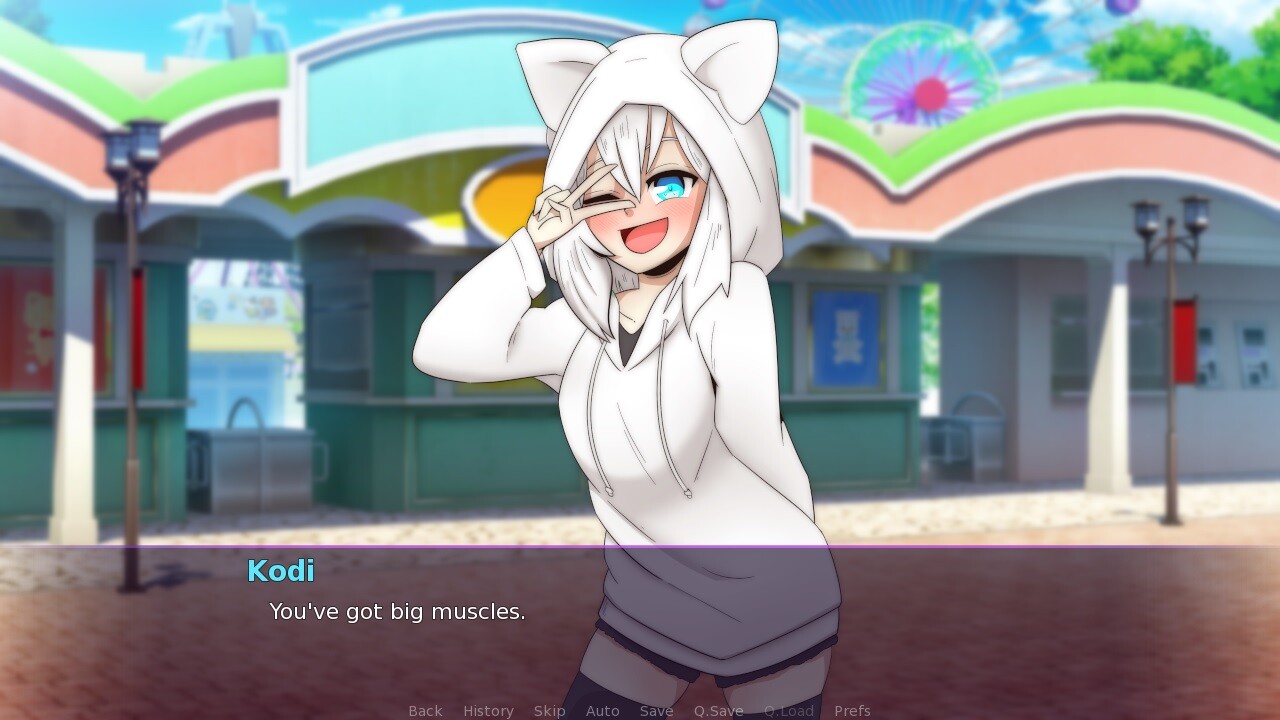This screenshot has width=1280, height=720.
Task: Click Back to revisit the previous dialogue line
Action: click(424, 710)
